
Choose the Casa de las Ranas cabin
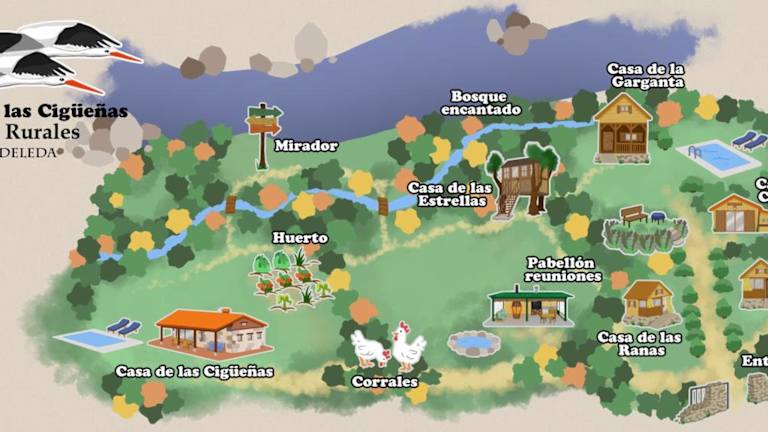point(648,302)
